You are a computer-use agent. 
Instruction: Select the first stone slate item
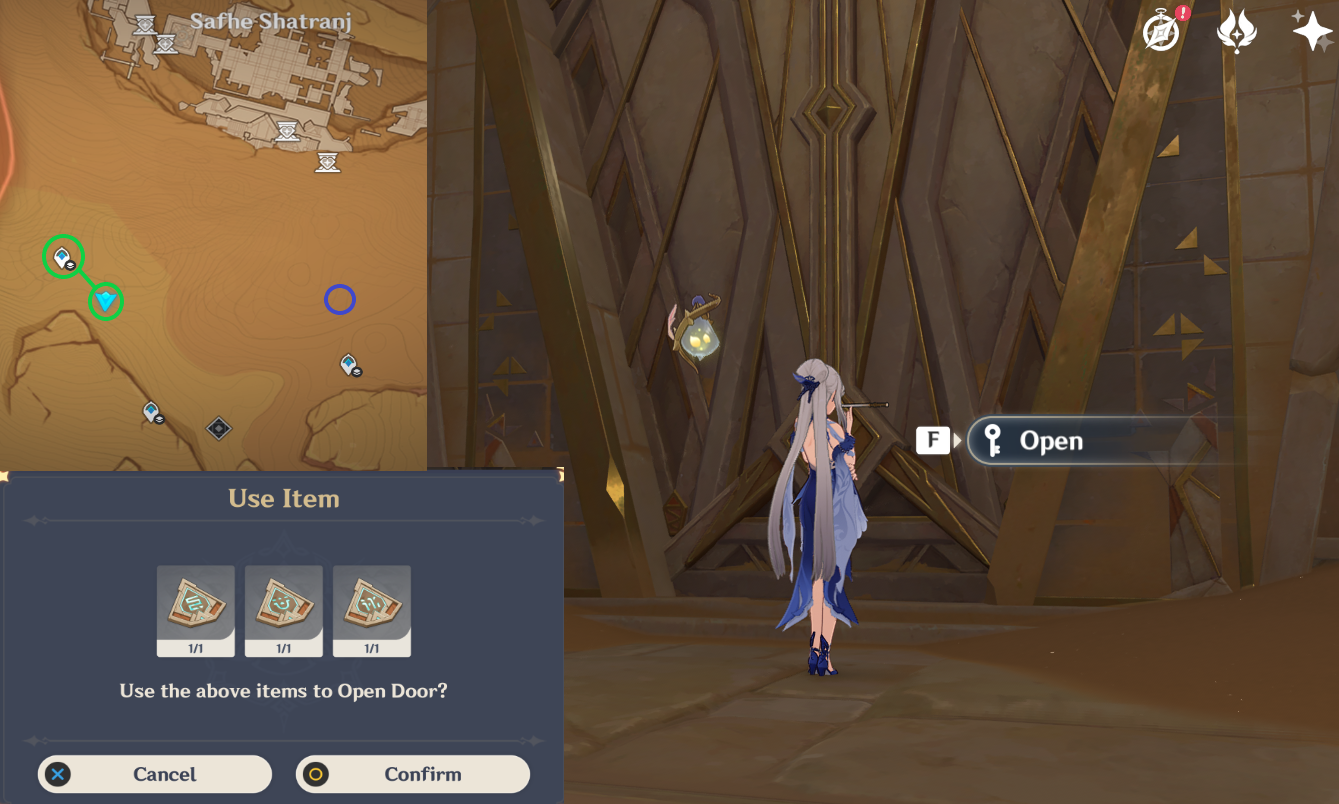pos(196,610)
